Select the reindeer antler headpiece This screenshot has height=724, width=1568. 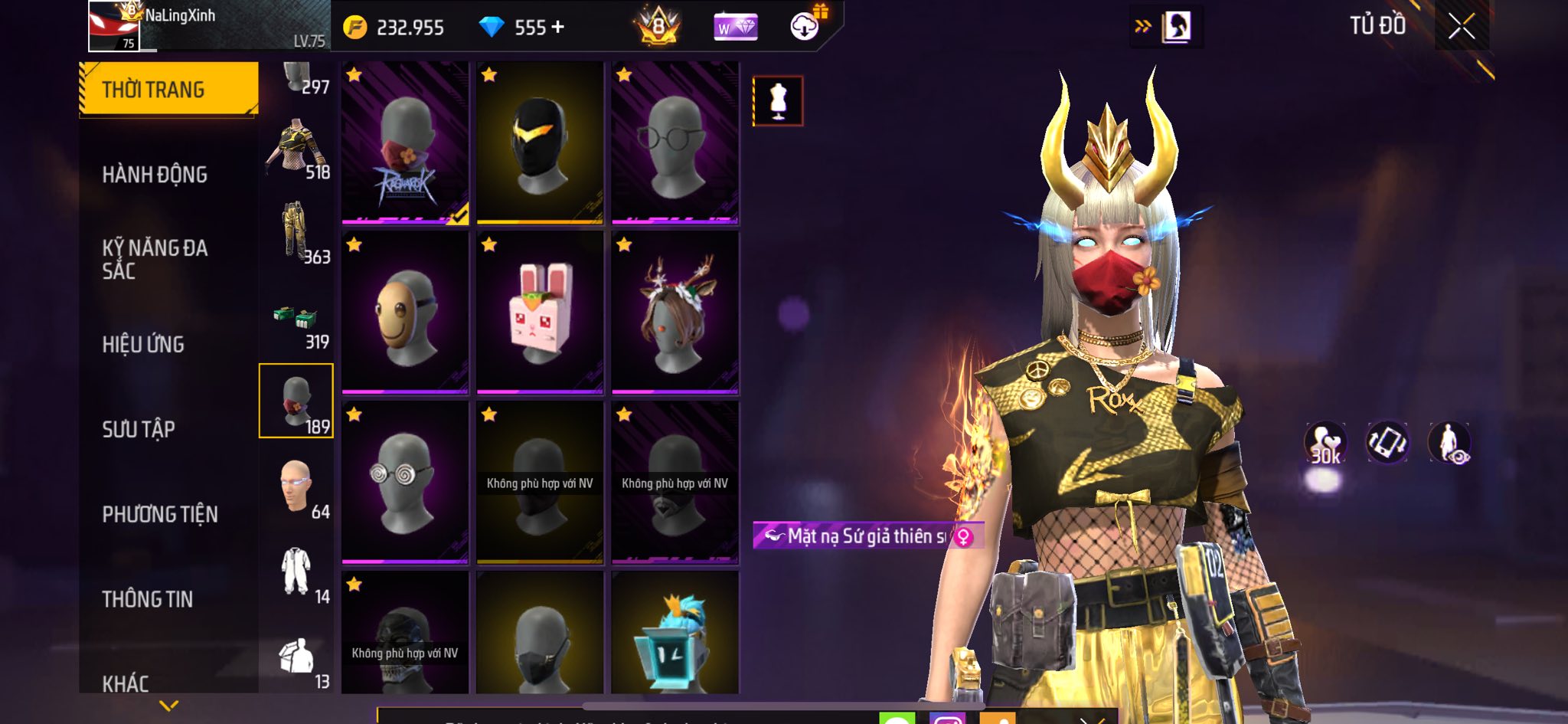click(675, 313)
